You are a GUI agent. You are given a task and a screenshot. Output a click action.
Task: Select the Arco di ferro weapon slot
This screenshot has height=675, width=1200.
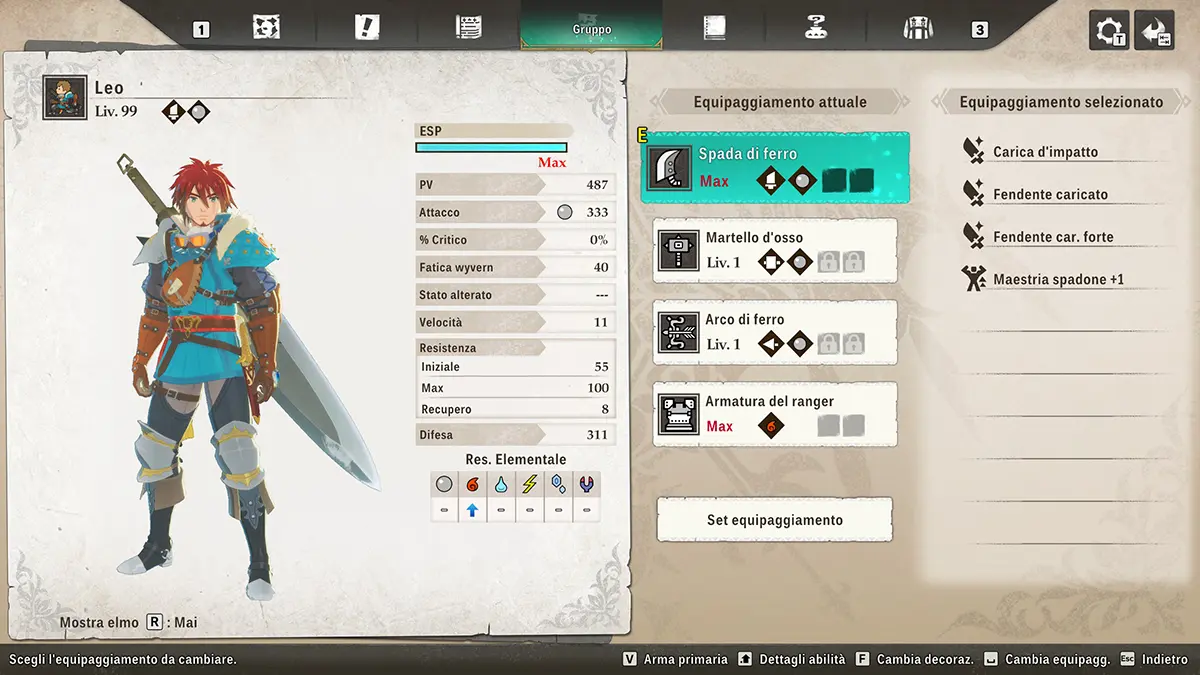(x=774, y=332)
